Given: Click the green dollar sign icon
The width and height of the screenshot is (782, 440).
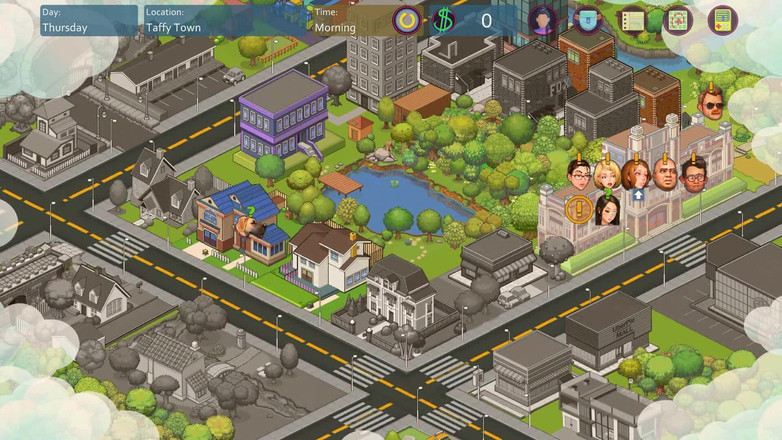Looking at the screenshot, I should click(x=444, y=20).
